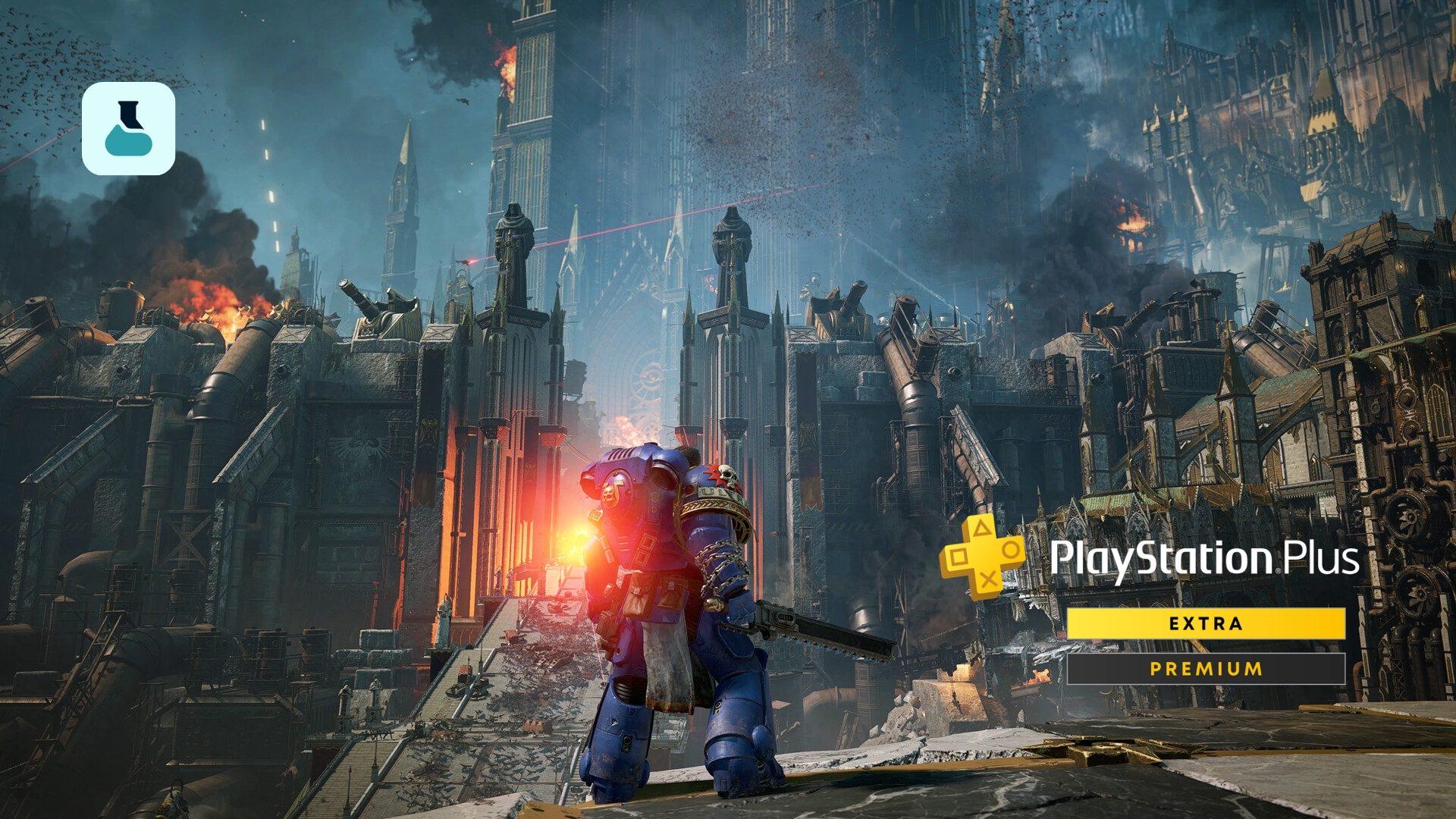Choose the dark PREMIUM tier badge
Screen dimensions: 1456x819
coord(1206,669)
